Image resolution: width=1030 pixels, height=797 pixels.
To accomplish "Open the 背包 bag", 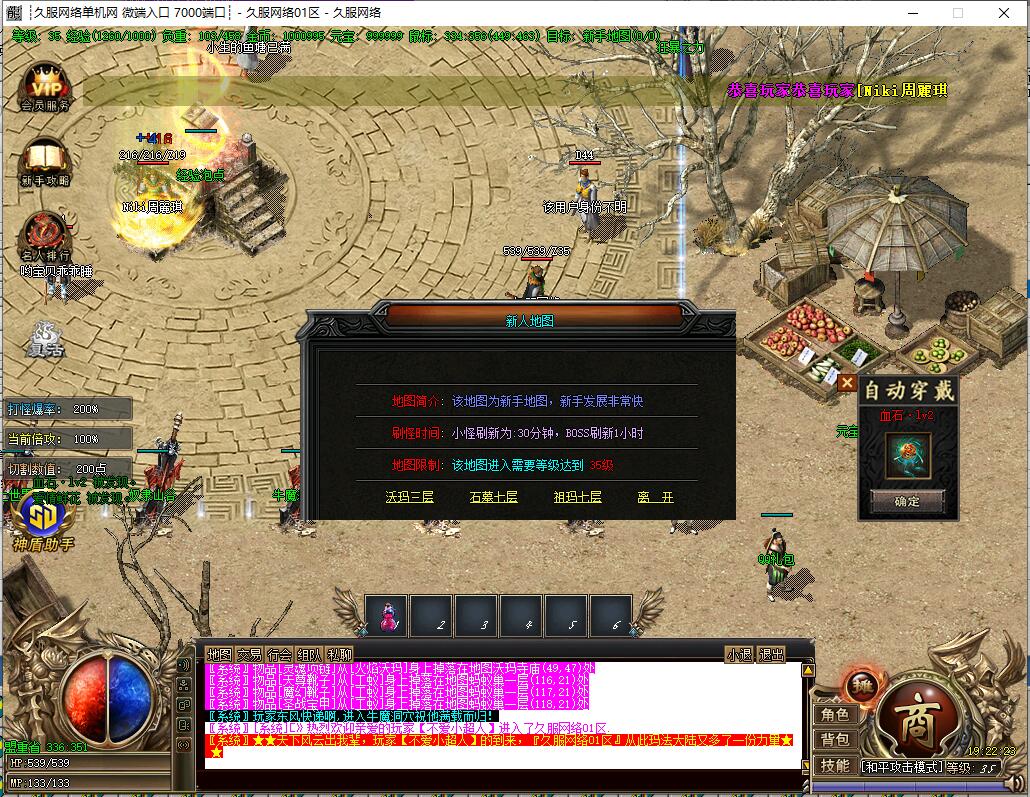I will 835,740.
